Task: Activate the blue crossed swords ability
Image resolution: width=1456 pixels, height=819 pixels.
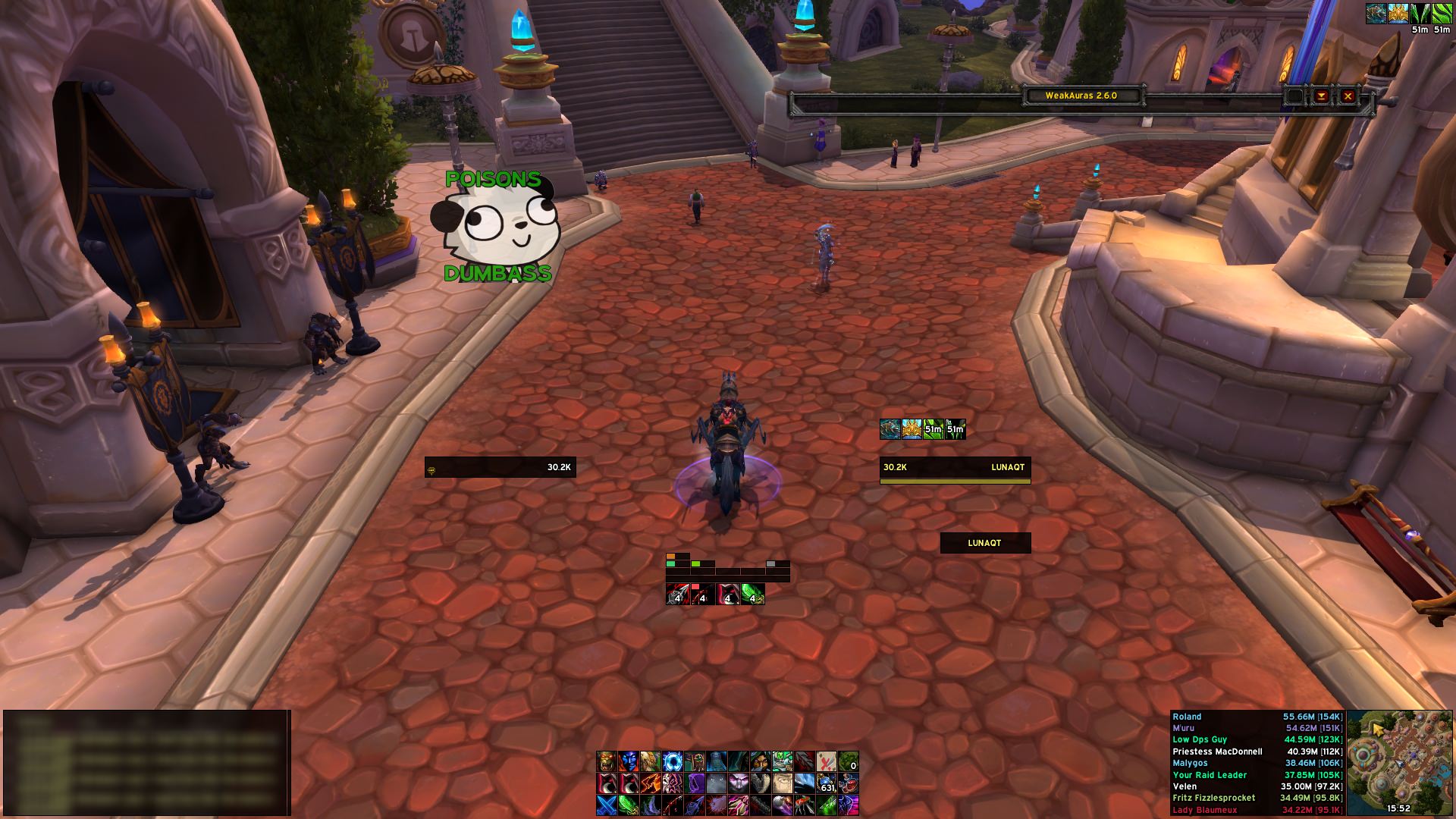Action: 607,805
